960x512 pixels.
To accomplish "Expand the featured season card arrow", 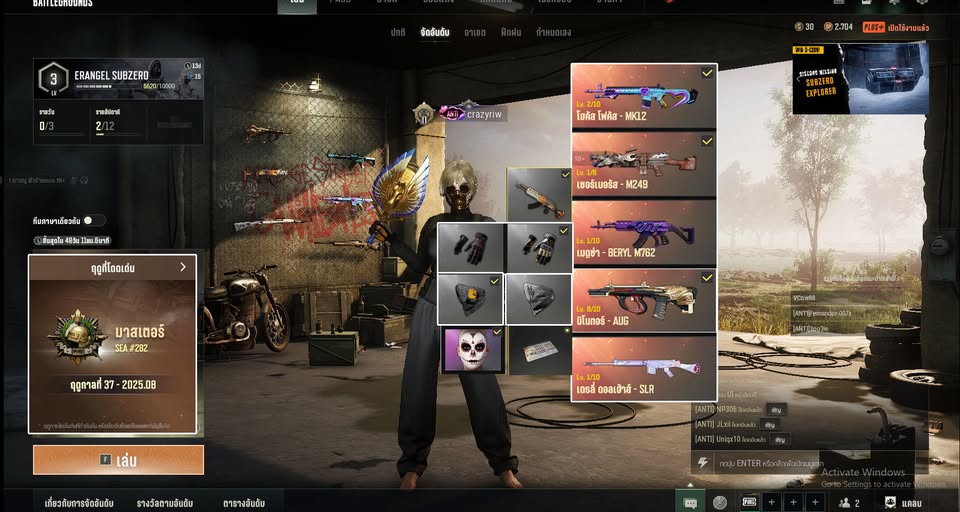I will [x=183, y=267].
